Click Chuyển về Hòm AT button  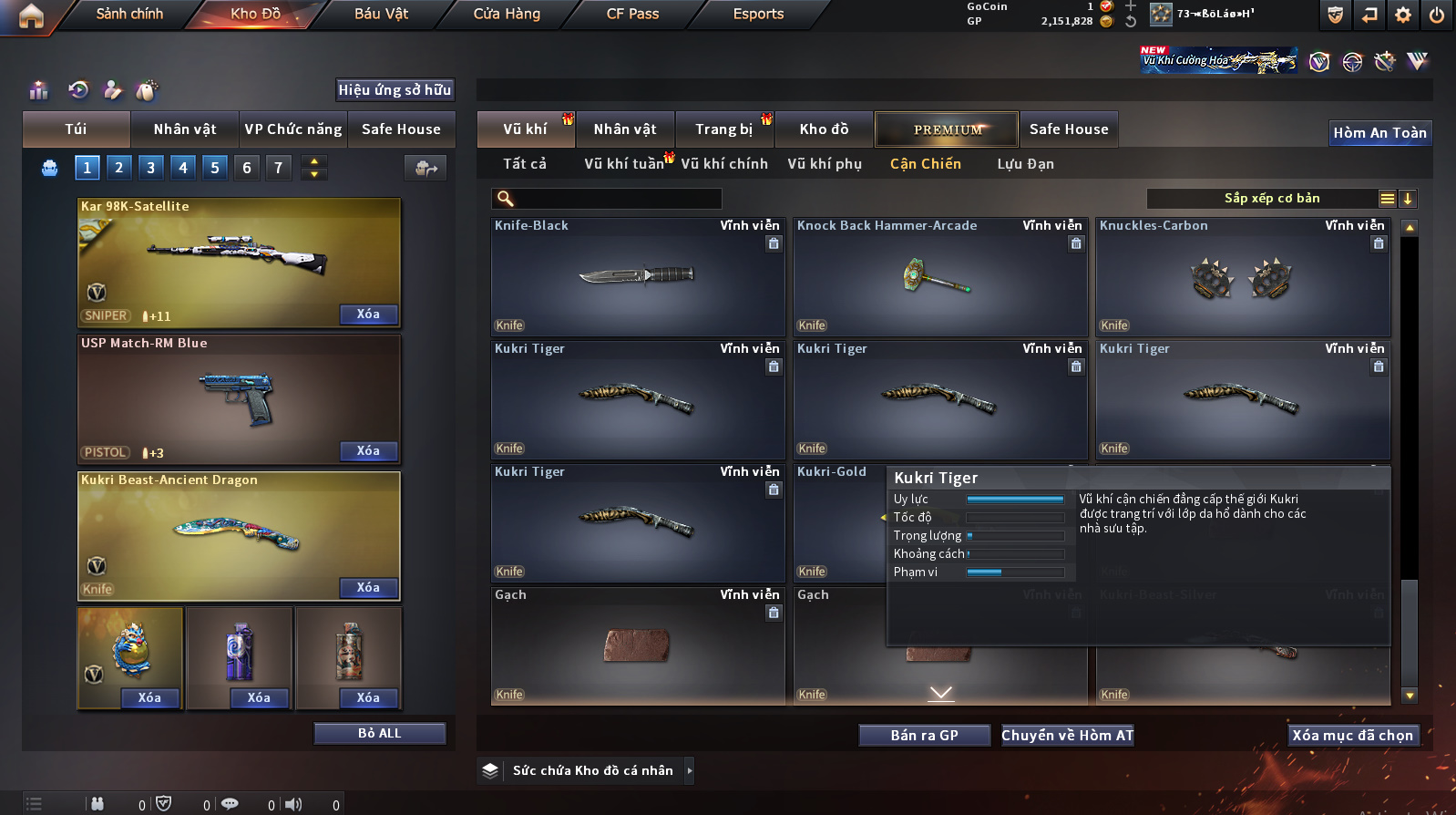click(1067, 736)
